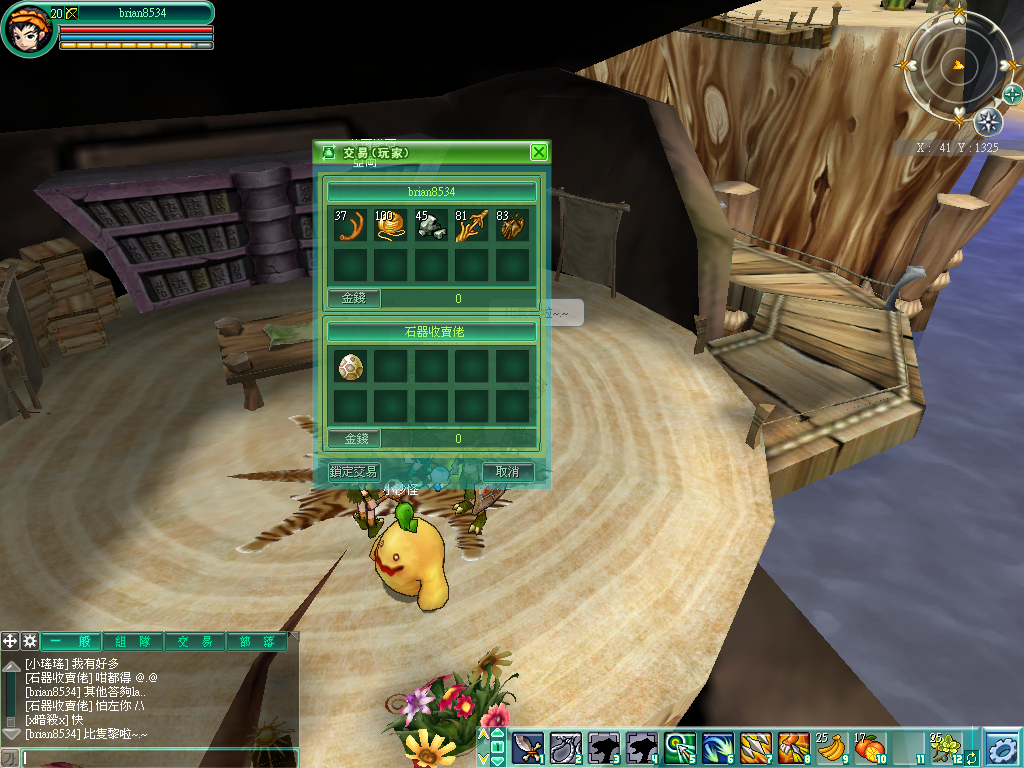This screenshot has width=1024, height=768.
Task: Open the gear settings button
Action: click(x=1001, y=747)
